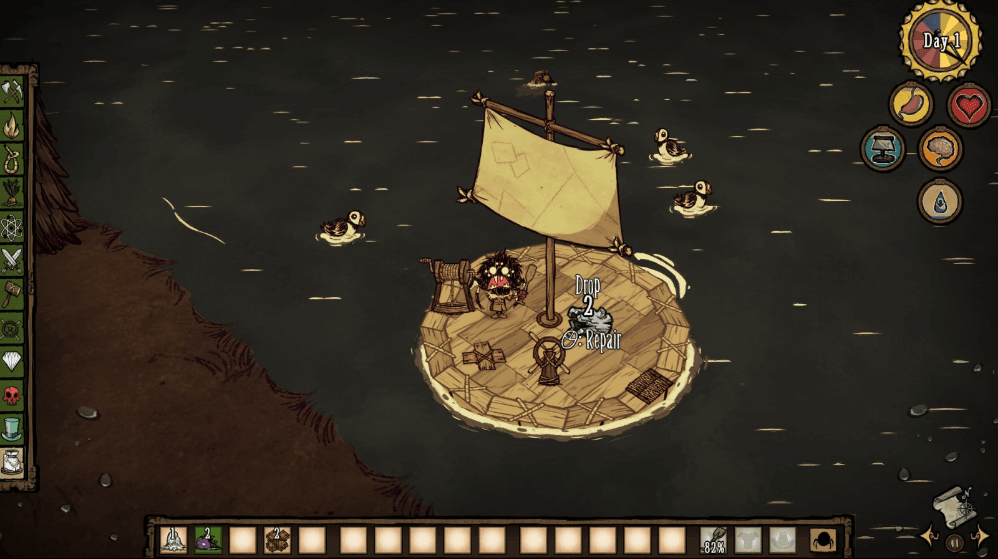Switch to the Fight crossed-swords tab
This screenshot has height=559, width=998.
[12, 260]
